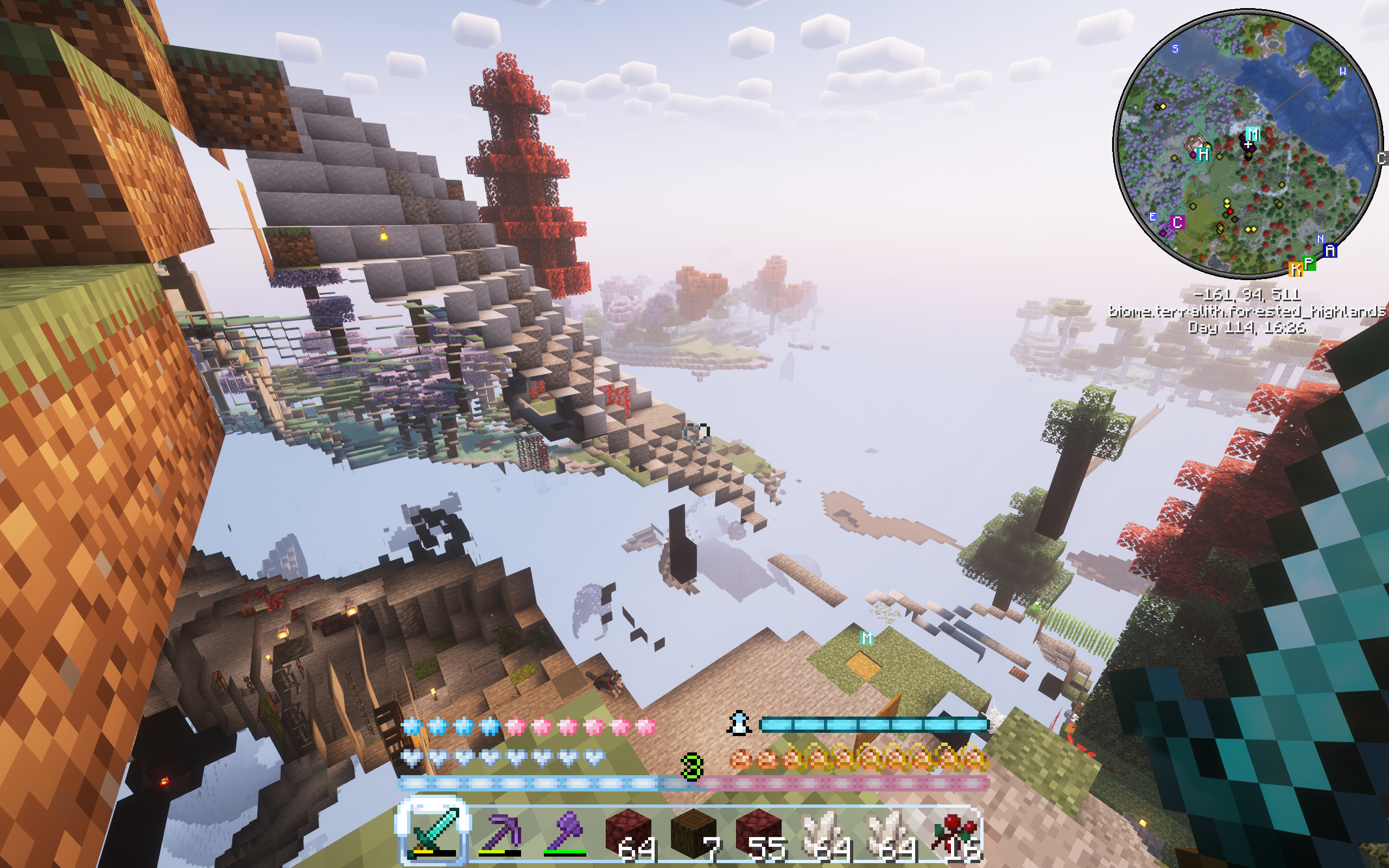
Task: Choose the purple axe hotbar slot
Action: tap(564, 832)
